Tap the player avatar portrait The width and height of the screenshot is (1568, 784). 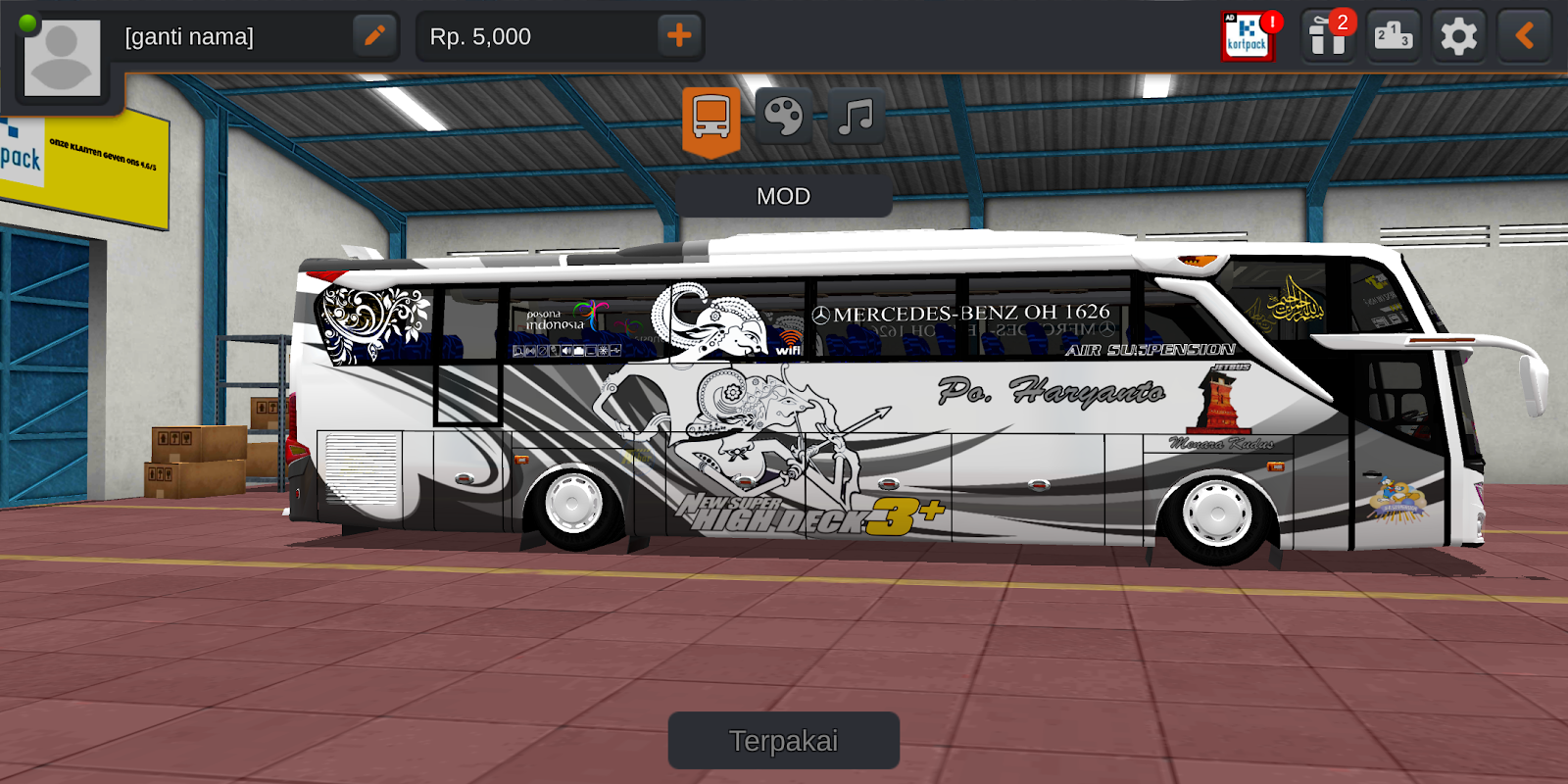click(x=61, y=57)
